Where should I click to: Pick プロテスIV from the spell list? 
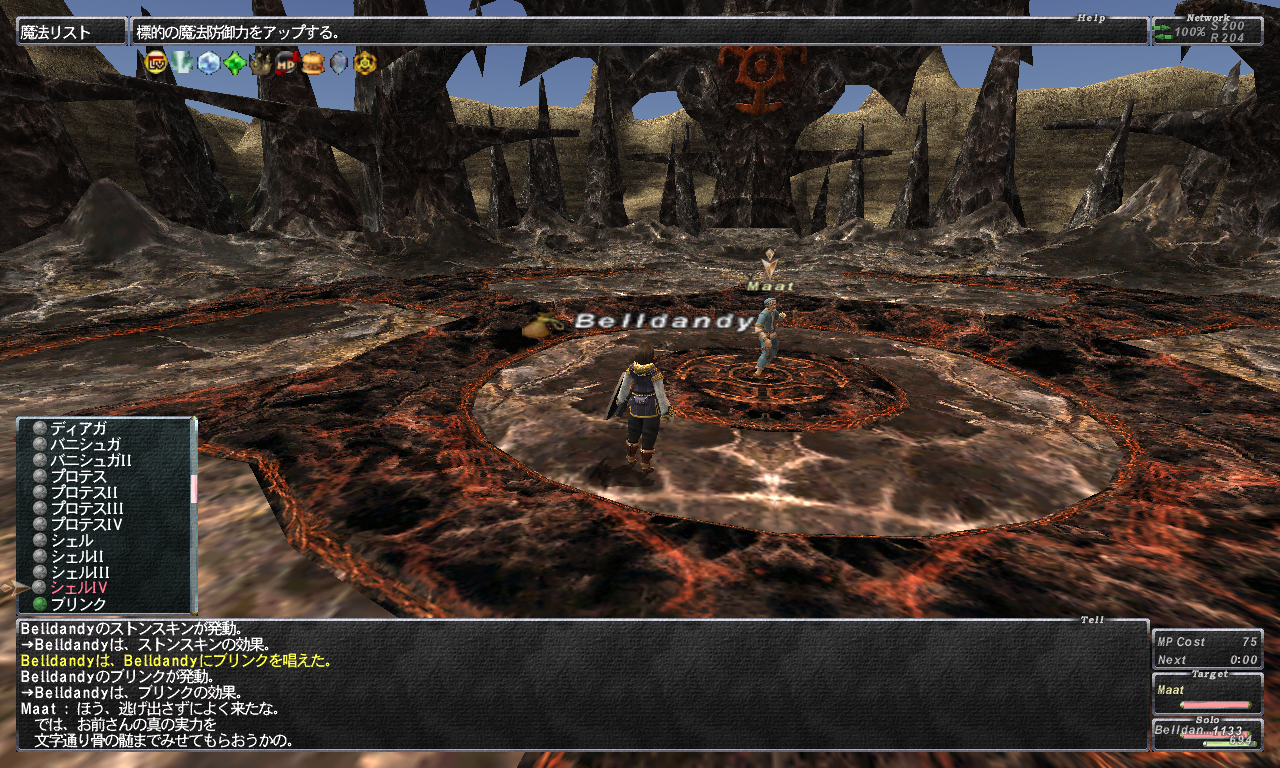86,524
